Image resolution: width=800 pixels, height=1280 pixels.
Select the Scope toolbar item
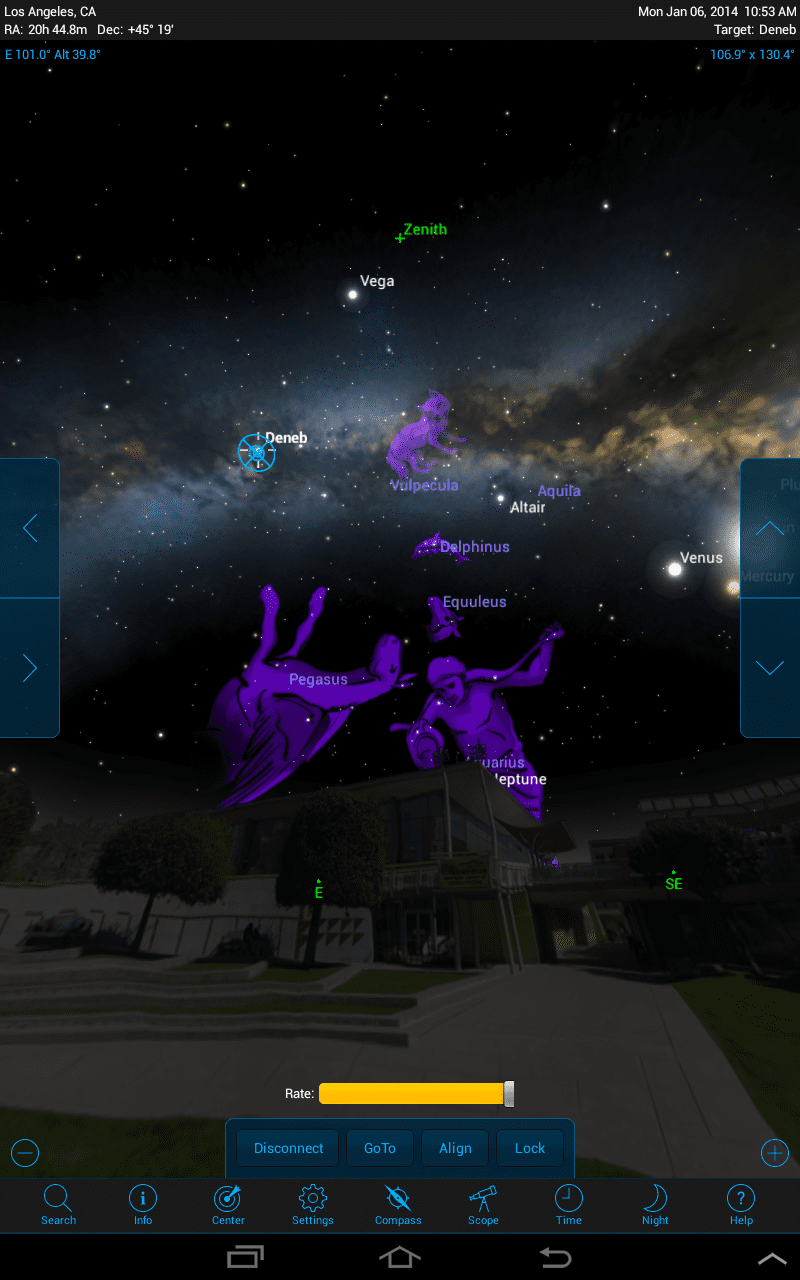click(x=483, y=1204)
